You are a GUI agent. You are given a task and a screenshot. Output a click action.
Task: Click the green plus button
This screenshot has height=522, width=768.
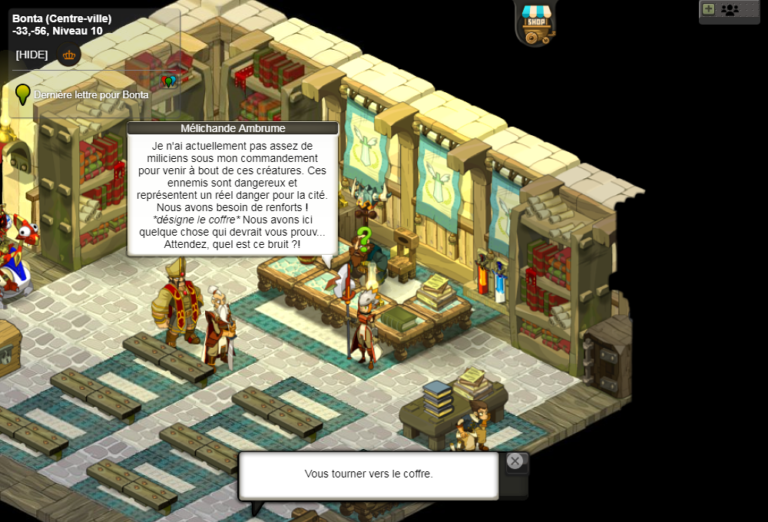pos(709,9)
